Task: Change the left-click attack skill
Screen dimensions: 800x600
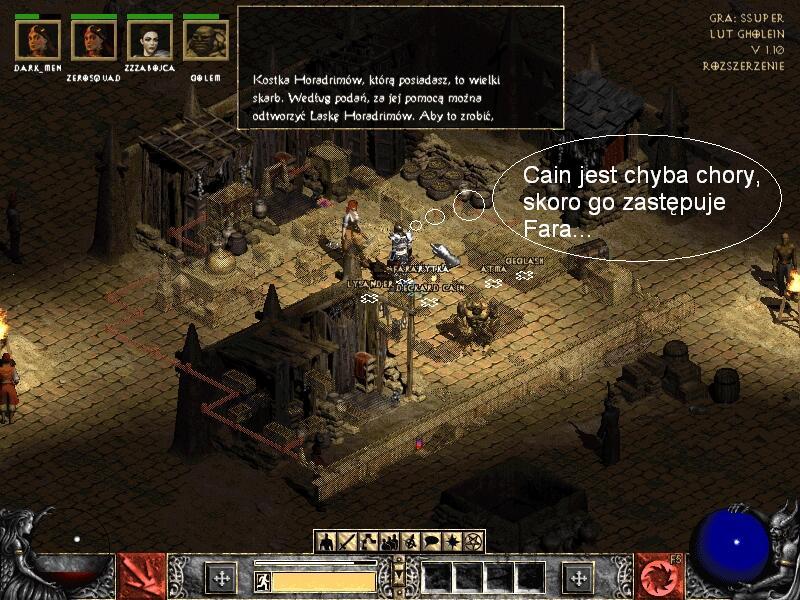Action: pyautogui.click(x=142, y=576)
